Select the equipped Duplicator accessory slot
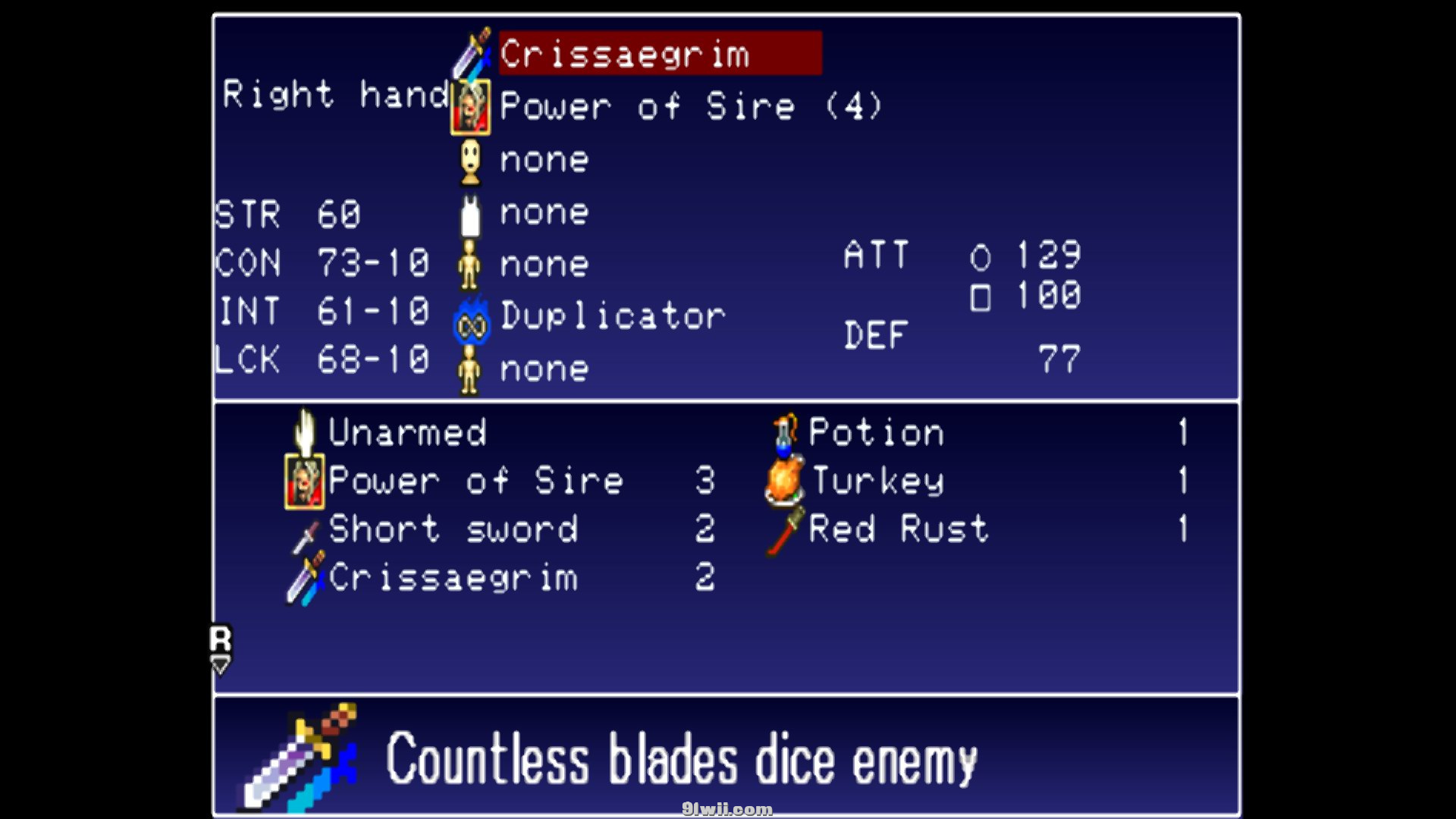Image resolution: width=1456 pixels, height=819 pixels. click(x=612, y=316)
